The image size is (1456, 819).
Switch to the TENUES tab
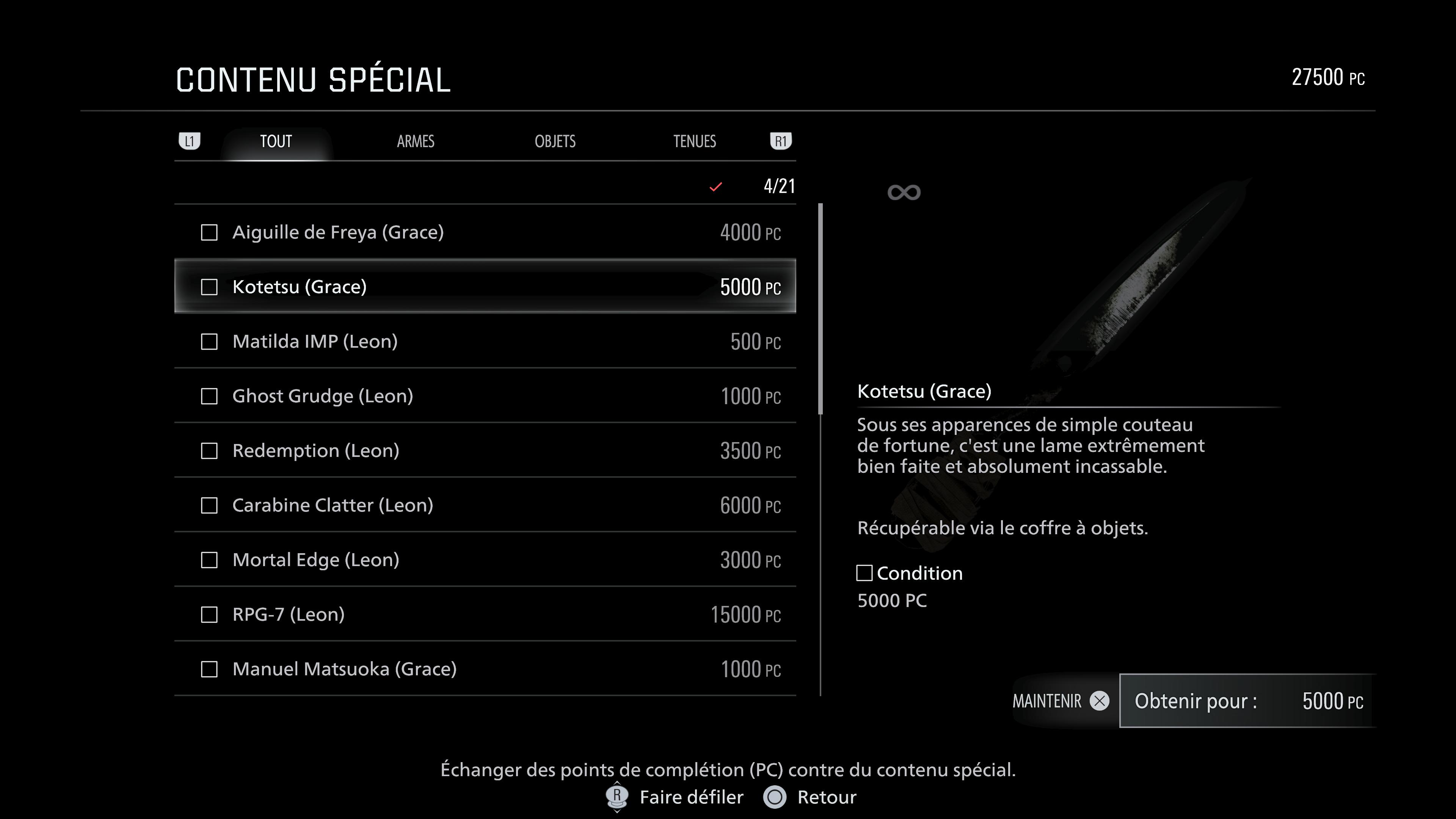point(695,141)
